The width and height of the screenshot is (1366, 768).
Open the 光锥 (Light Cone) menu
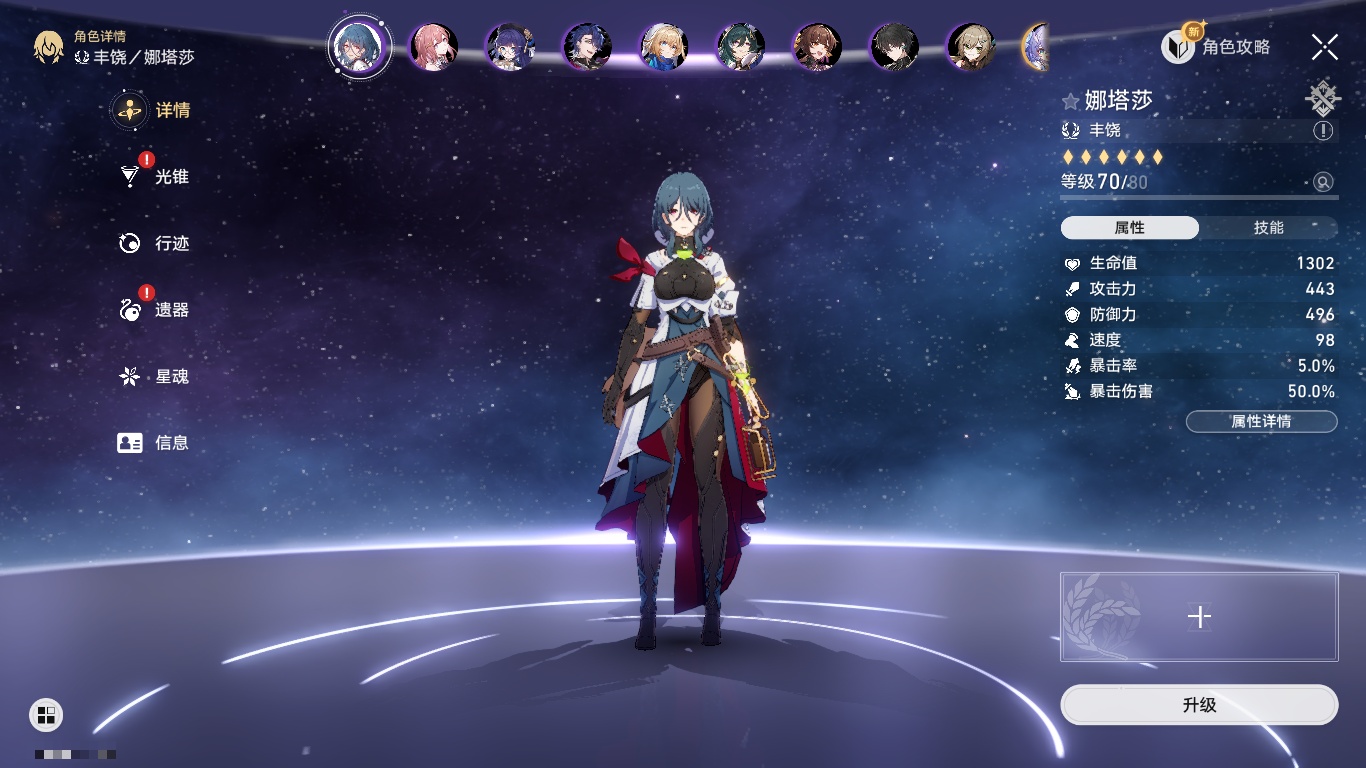click(153, 177)
